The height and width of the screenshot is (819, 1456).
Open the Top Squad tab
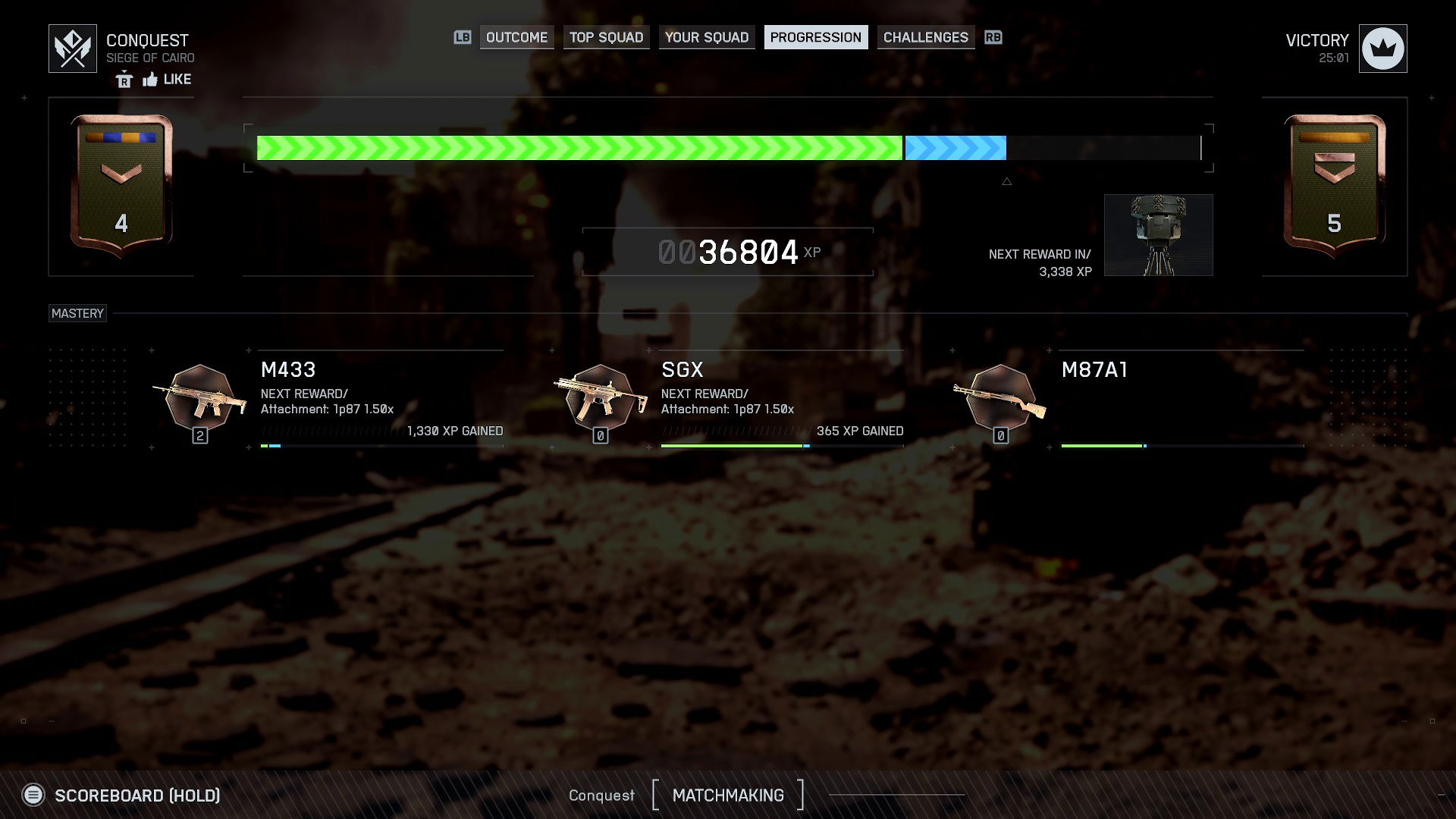pyautogui.click(x=606, y=37)
